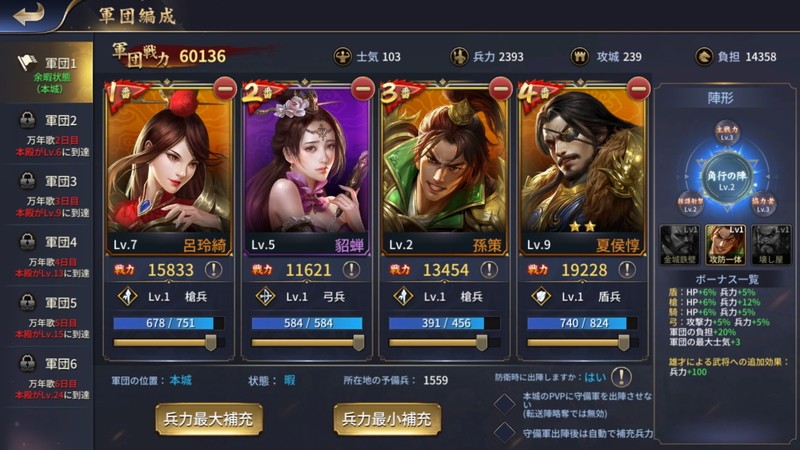This screenshot has width=800, height=450.
Task: Toggle auto-replenish after garrison sortie checkbox
Action: point(506,432)
